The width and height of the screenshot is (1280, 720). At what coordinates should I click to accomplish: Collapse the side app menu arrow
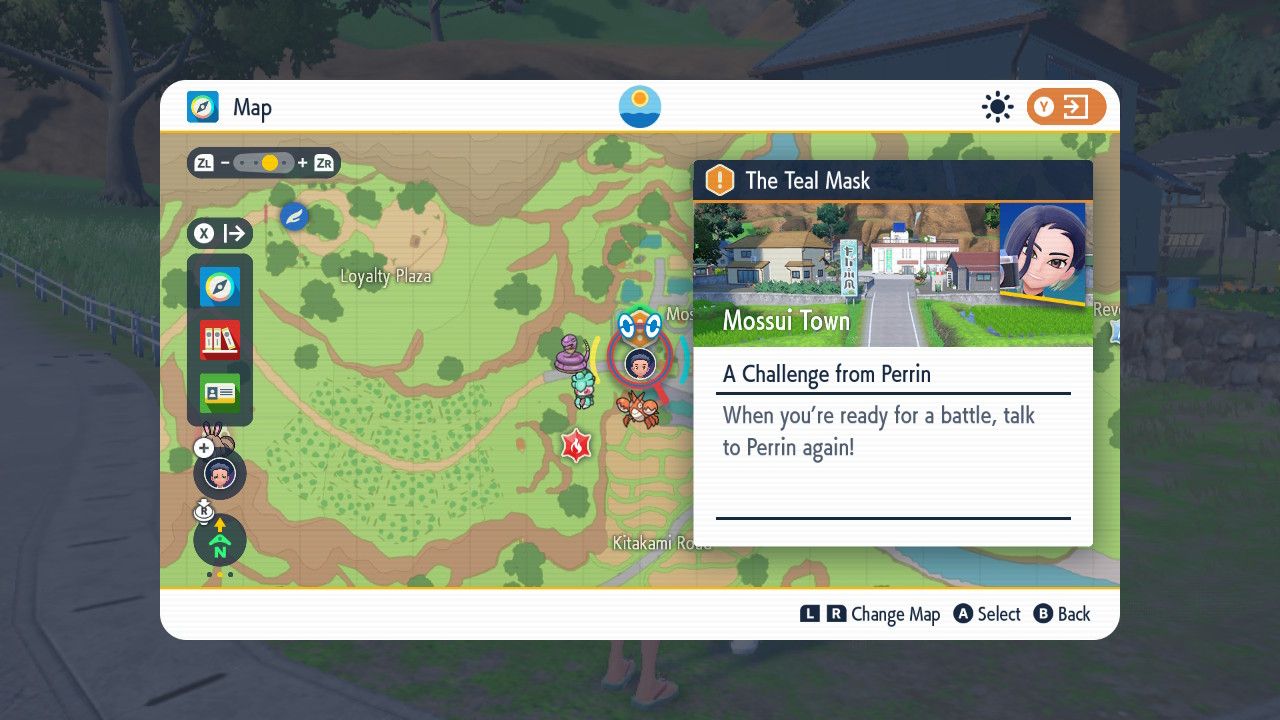[220, 234]
